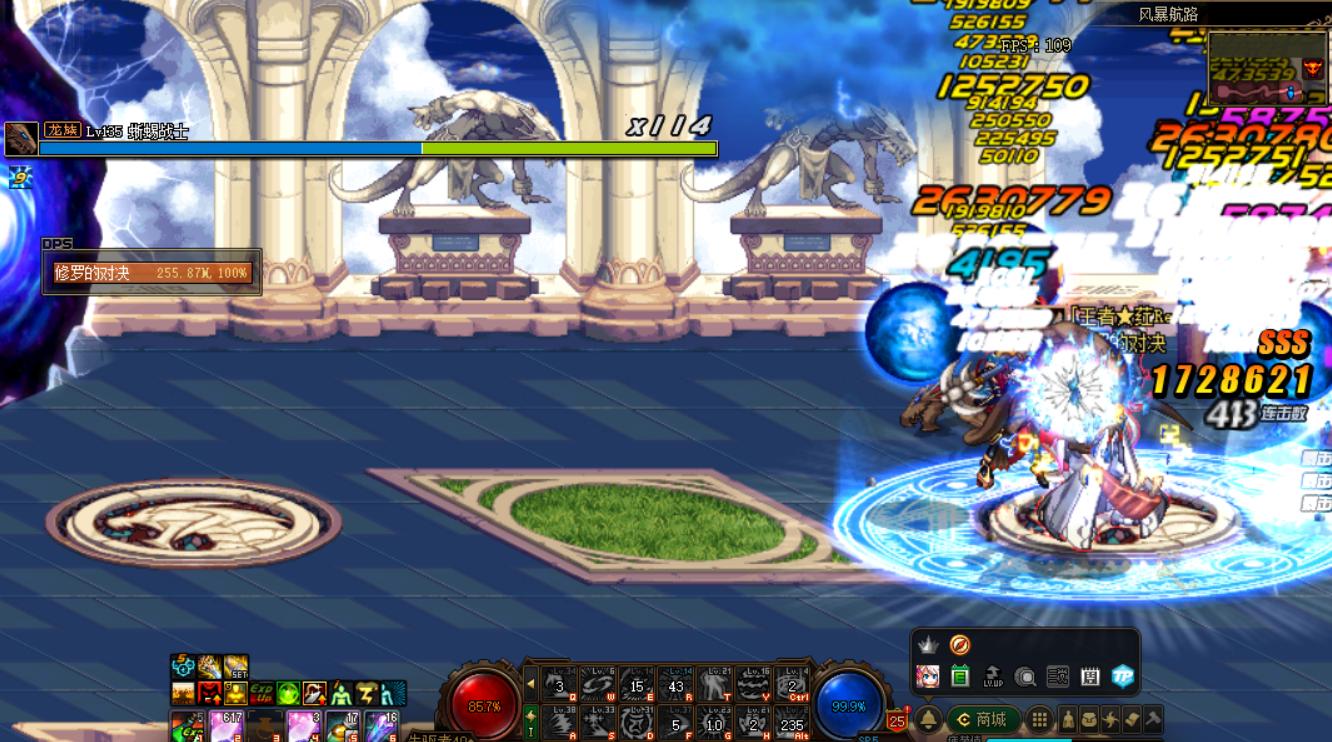Use the Alt-key skill showing 235
The width and height of the screenshot is (1332, 742).
pos(792,722)
